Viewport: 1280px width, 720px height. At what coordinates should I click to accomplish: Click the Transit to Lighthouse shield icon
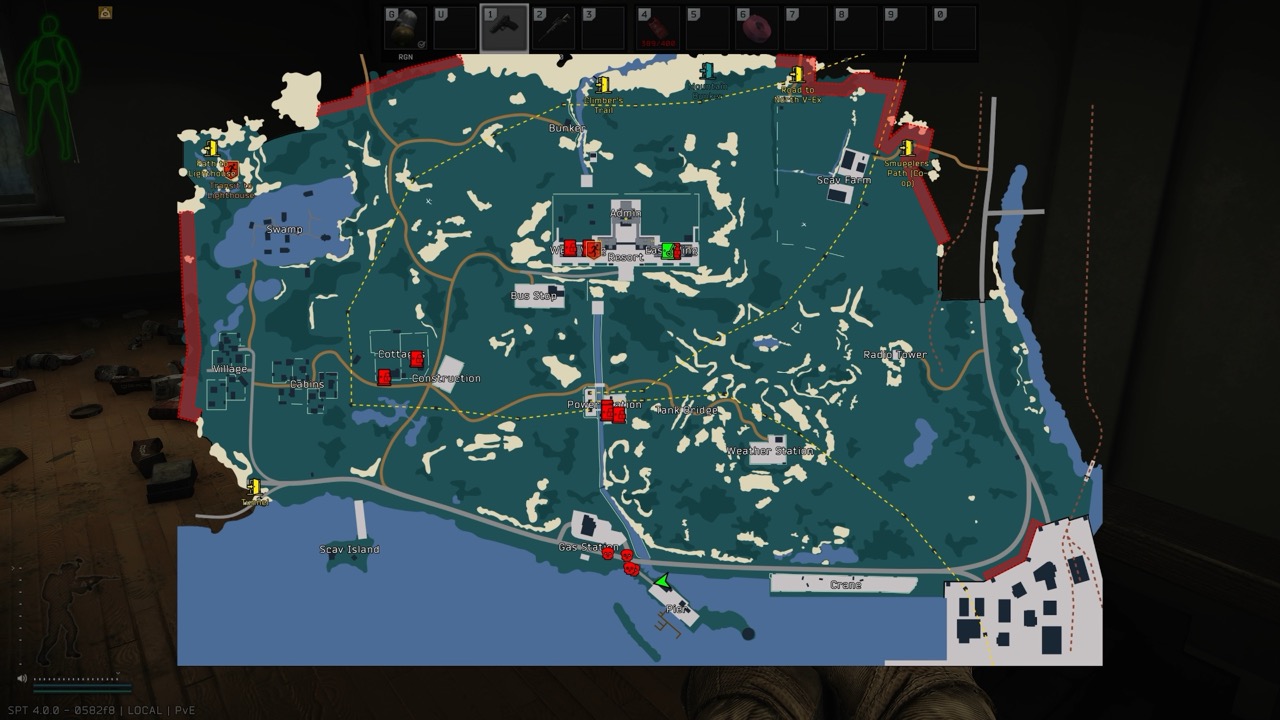point(231,169)
